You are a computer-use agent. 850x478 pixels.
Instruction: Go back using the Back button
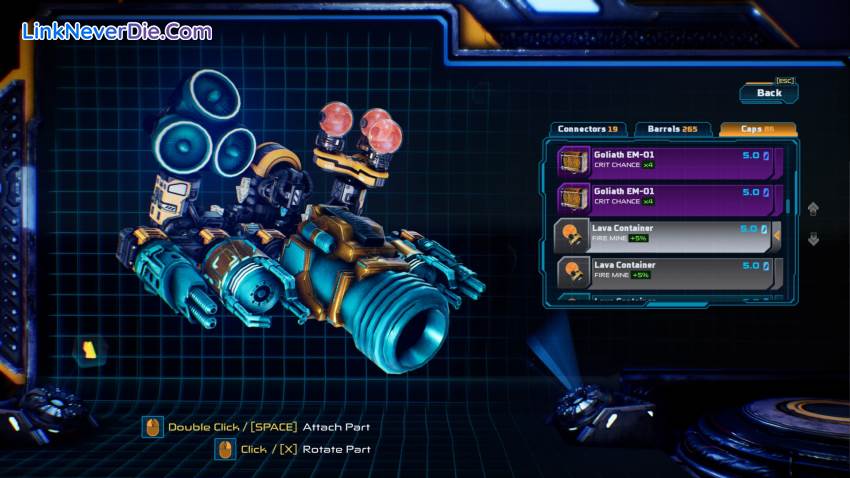click(769, 93)
